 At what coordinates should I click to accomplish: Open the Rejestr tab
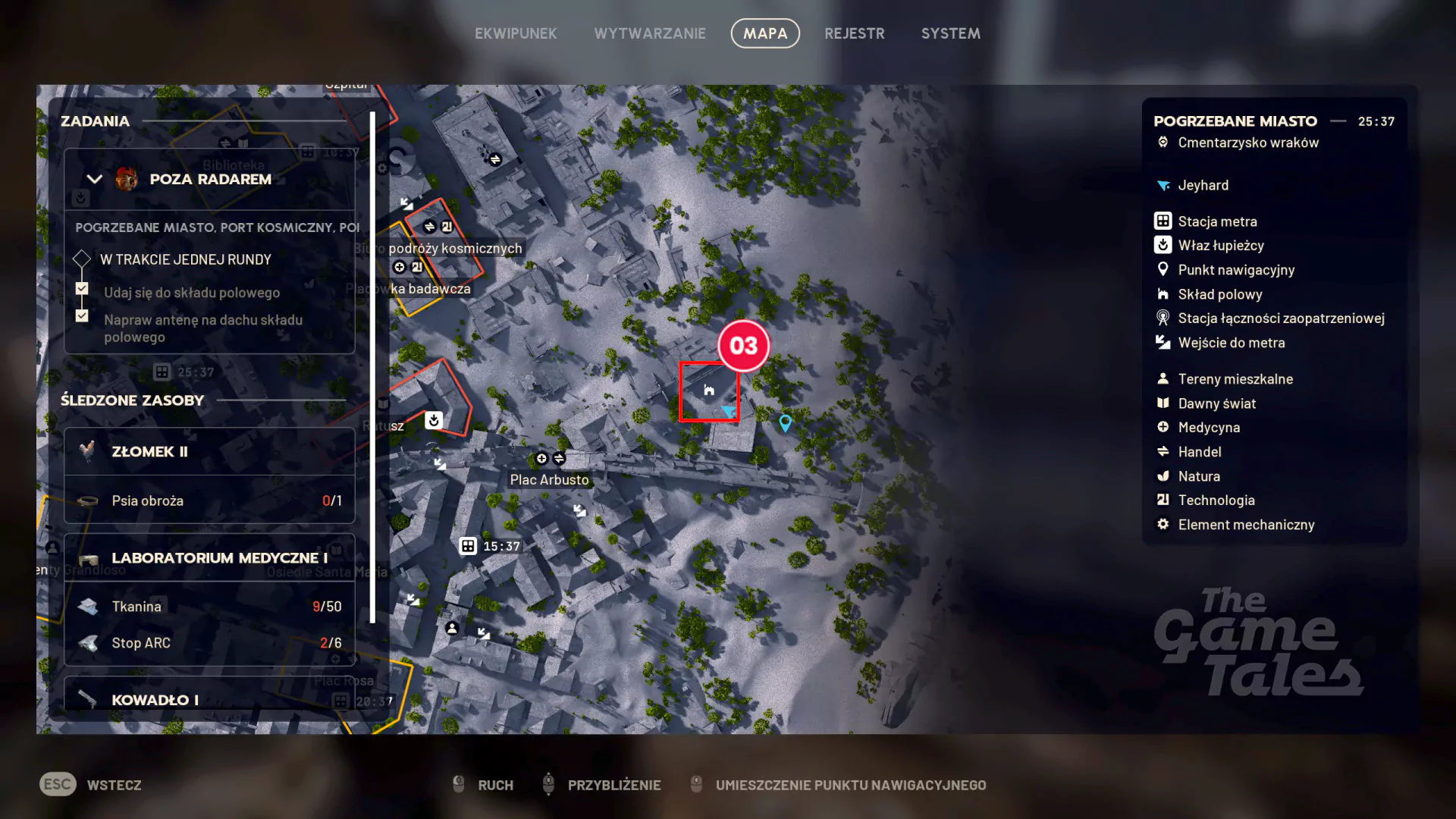pos(855,33)
